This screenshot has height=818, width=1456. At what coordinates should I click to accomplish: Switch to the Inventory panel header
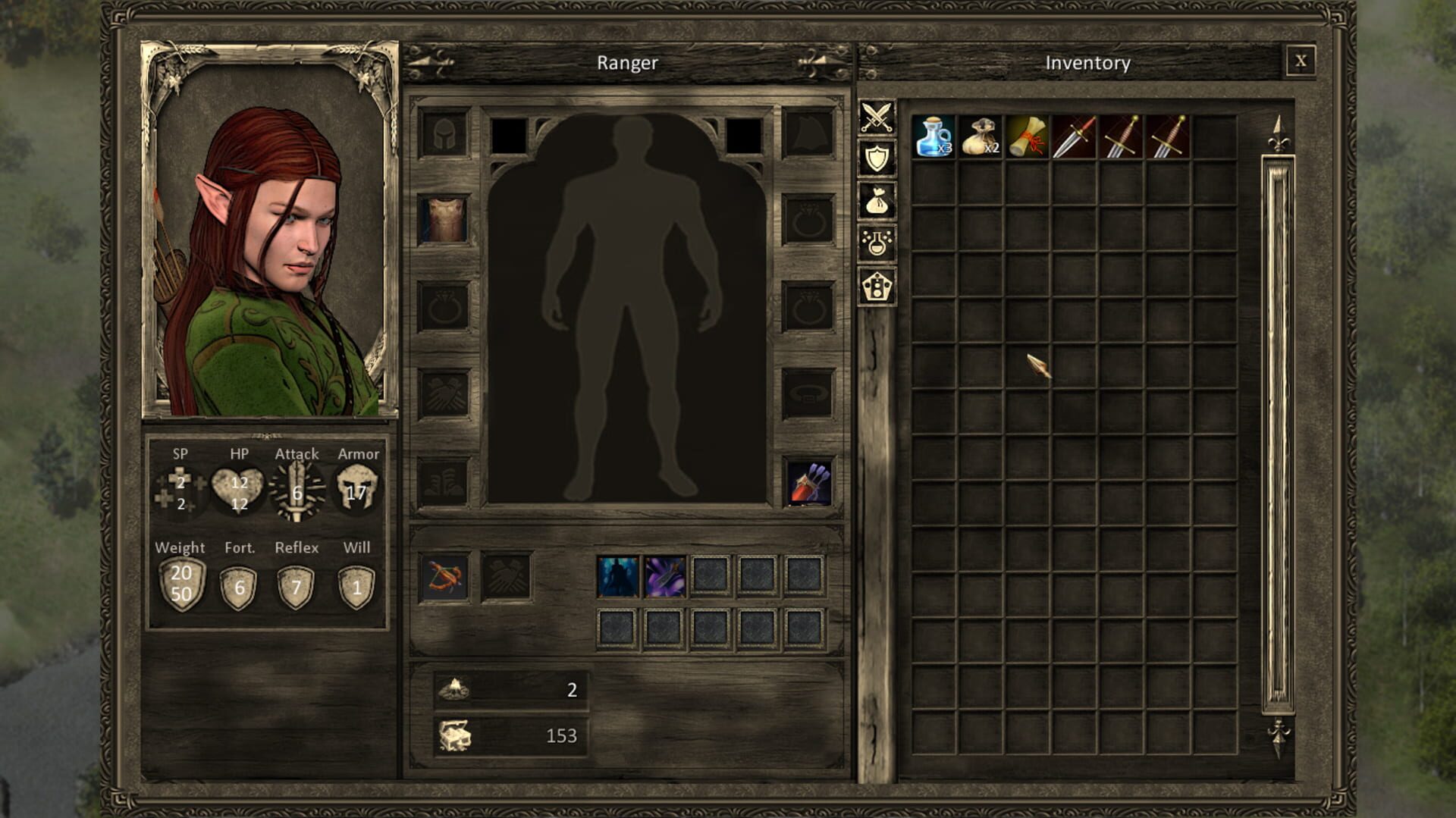1087,63
